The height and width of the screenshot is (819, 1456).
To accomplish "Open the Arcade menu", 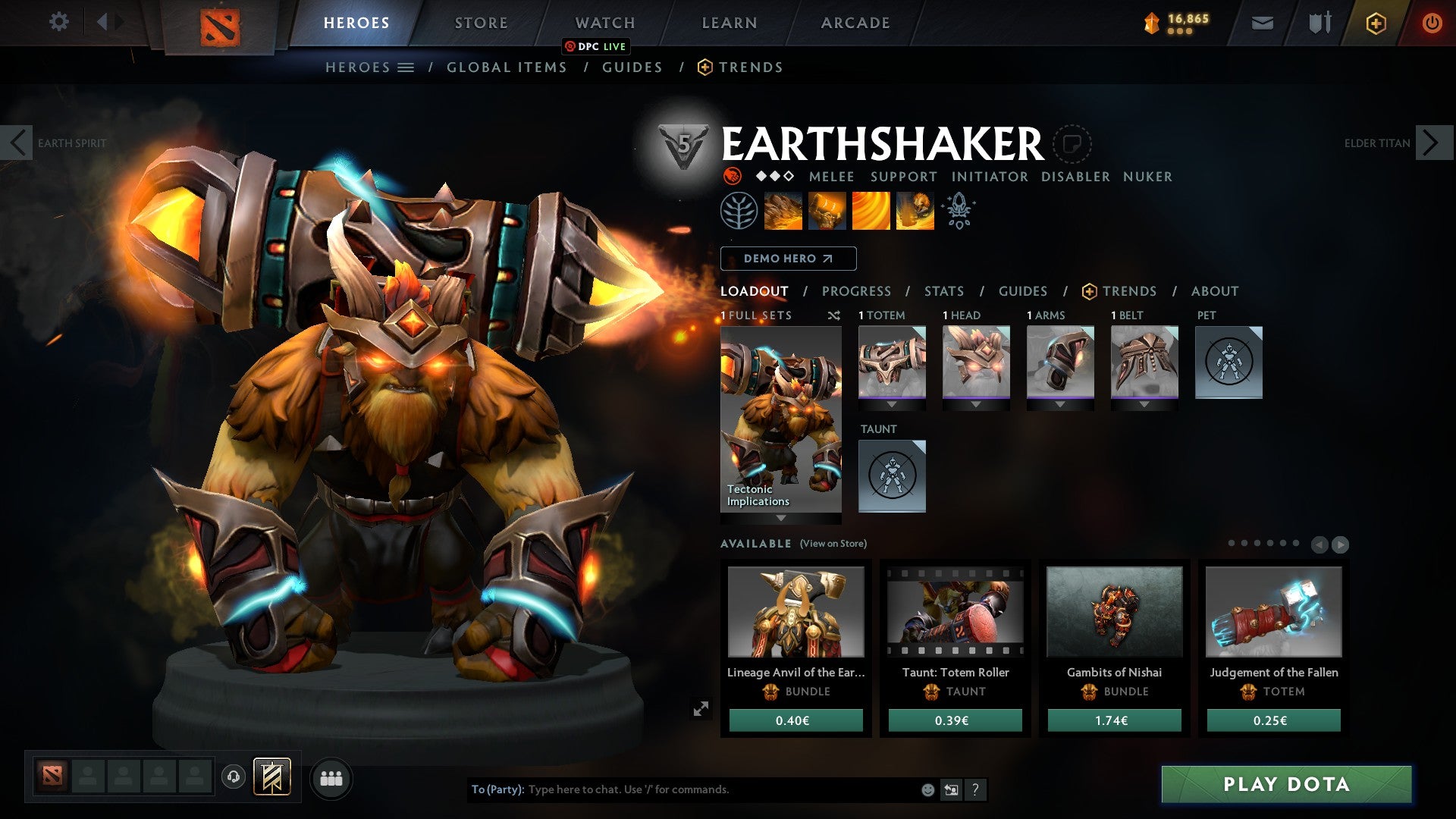I will (x=855, y=23).
